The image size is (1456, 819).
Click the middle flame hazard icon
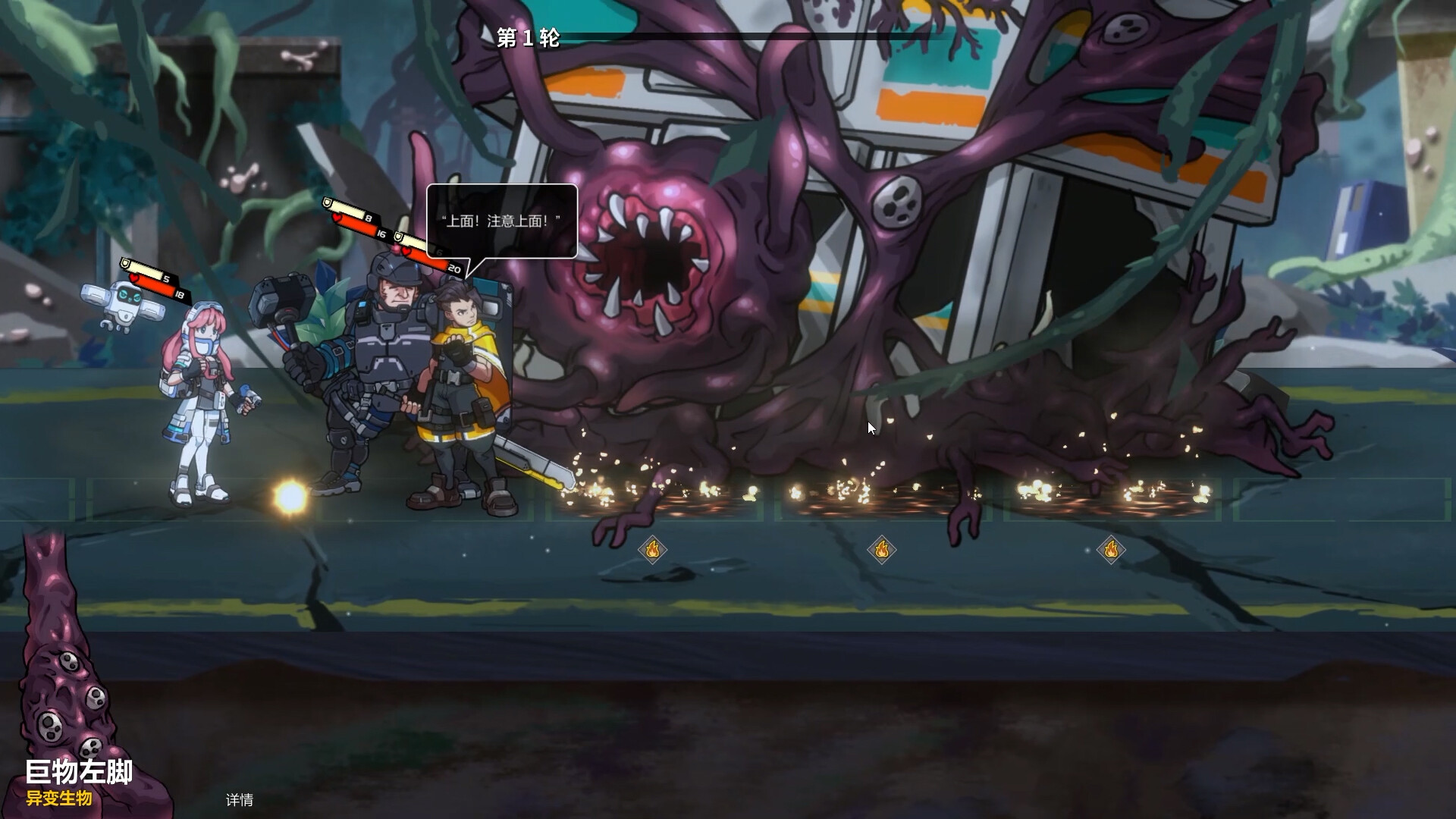click(882, 549)
